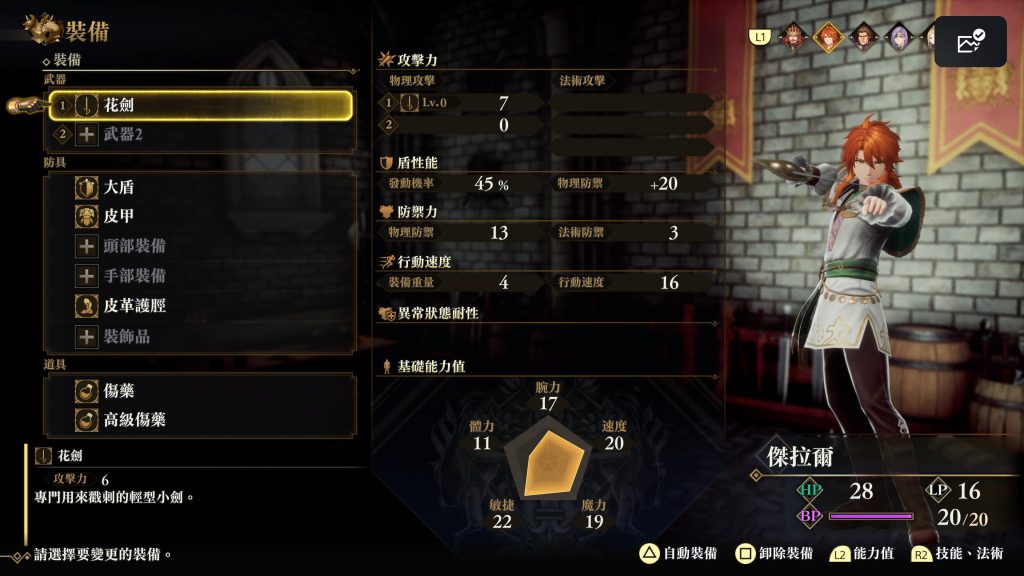
Task: Open the 能力值 stats view
Action: [862, 553]
